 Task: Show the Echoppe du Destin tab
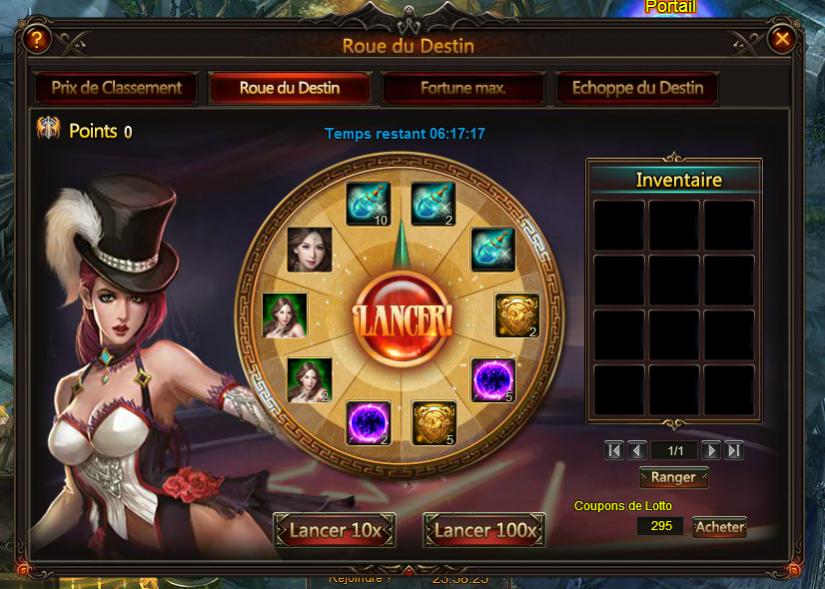click(637, 88)
